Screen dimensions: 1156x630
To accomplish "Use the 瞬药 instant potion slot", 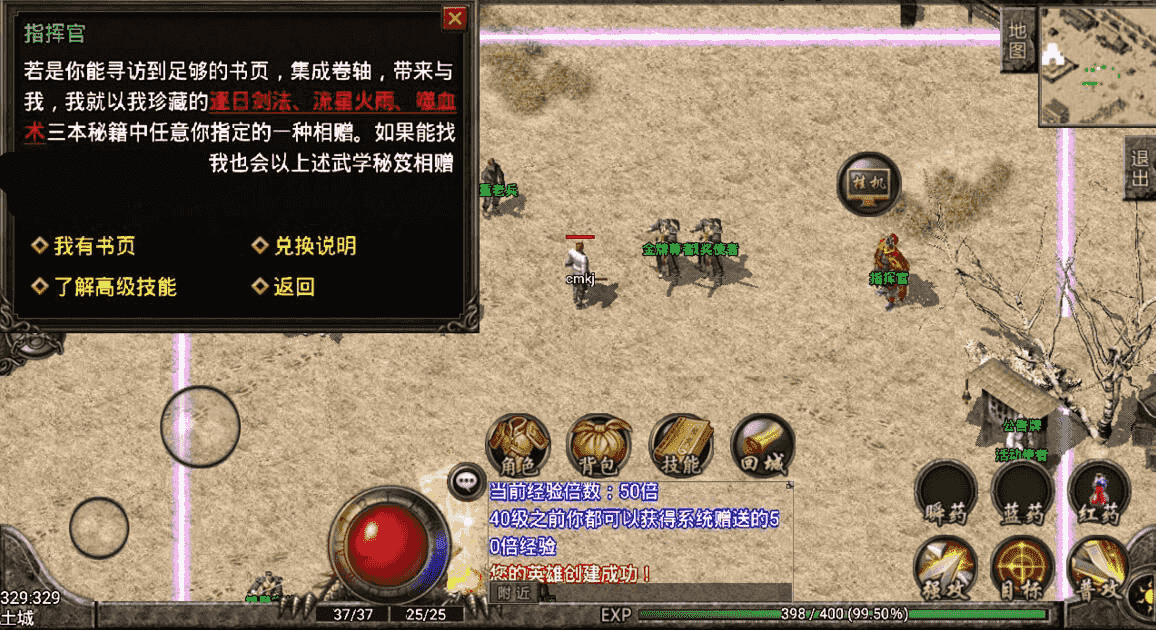I will 947,493.
